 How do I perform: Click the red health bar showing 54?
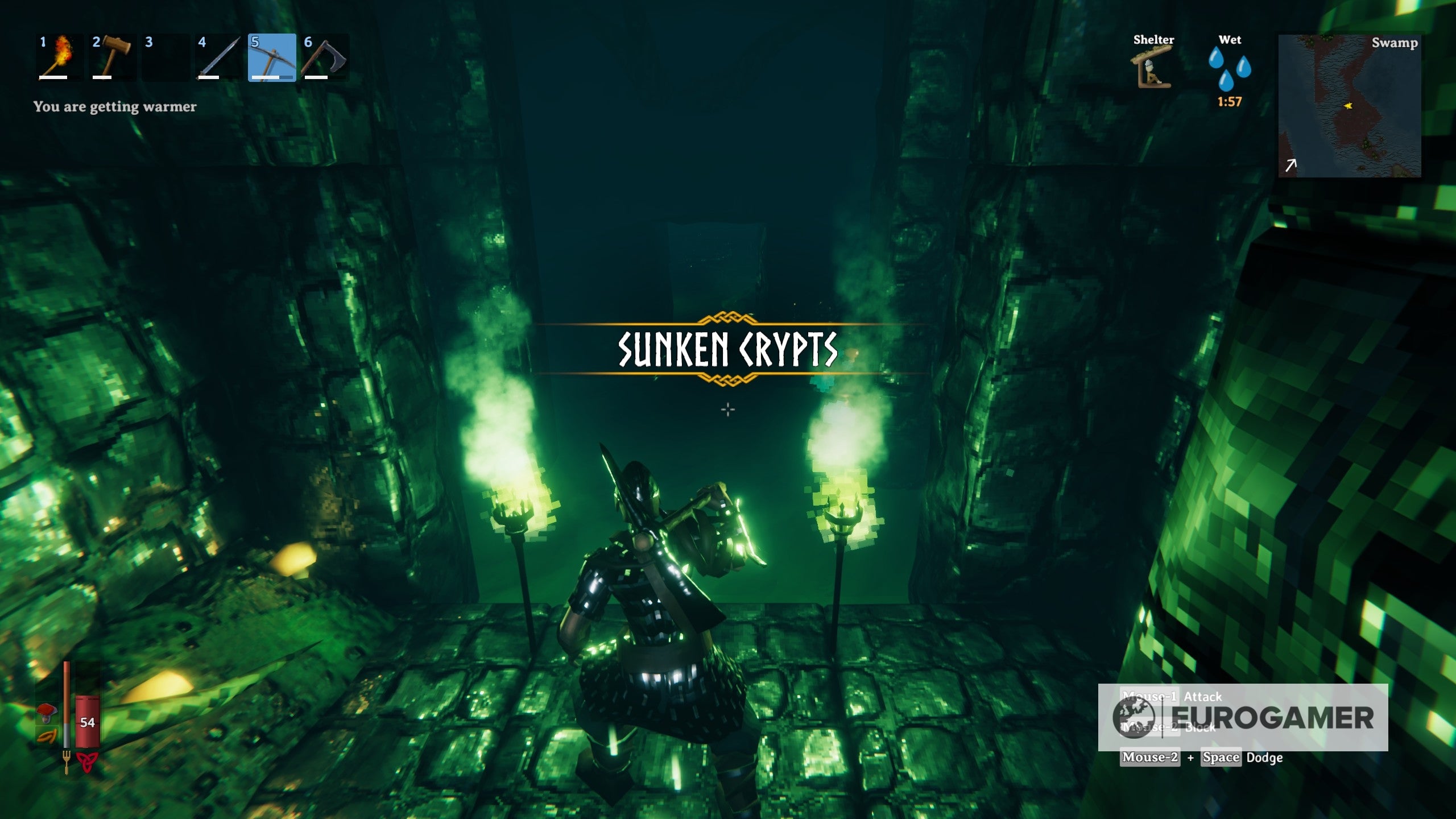pyautogui.click(x=87, y=722)
